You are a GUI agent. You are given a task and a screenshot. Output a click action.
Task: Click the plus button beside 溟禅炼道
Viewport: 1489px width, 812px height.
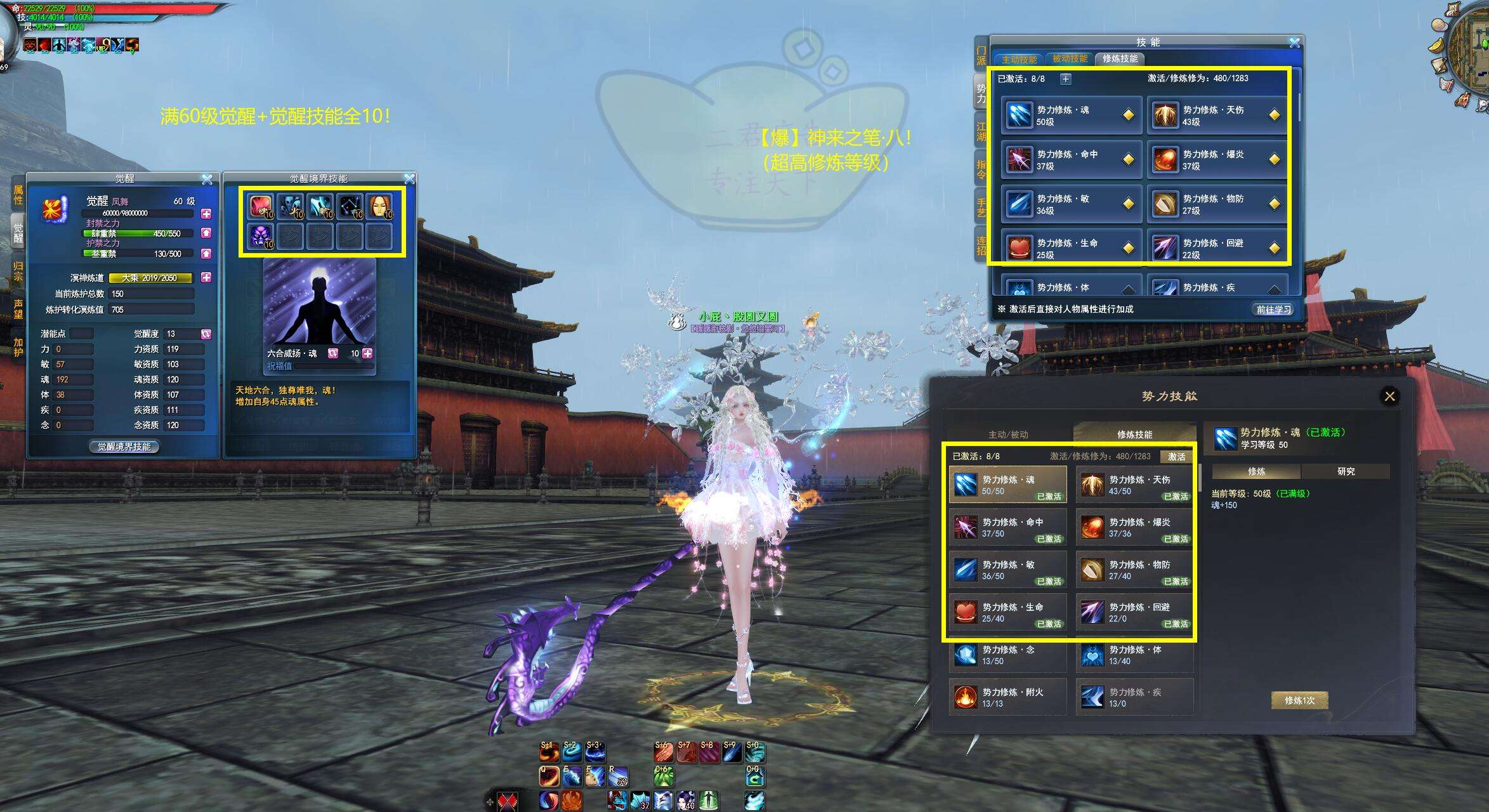206,277
